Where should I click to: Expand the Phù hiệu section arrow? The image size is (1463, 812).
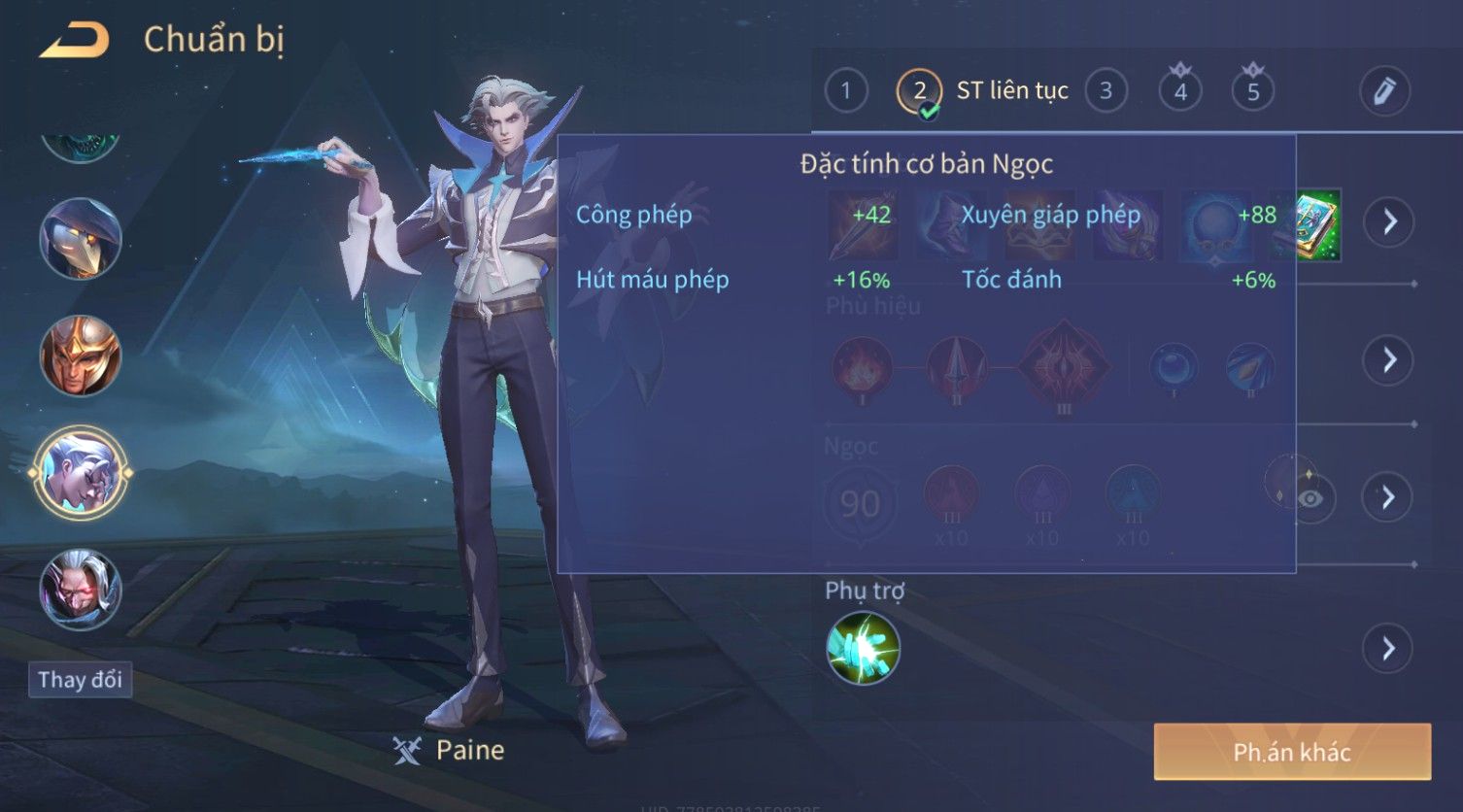1389,360
